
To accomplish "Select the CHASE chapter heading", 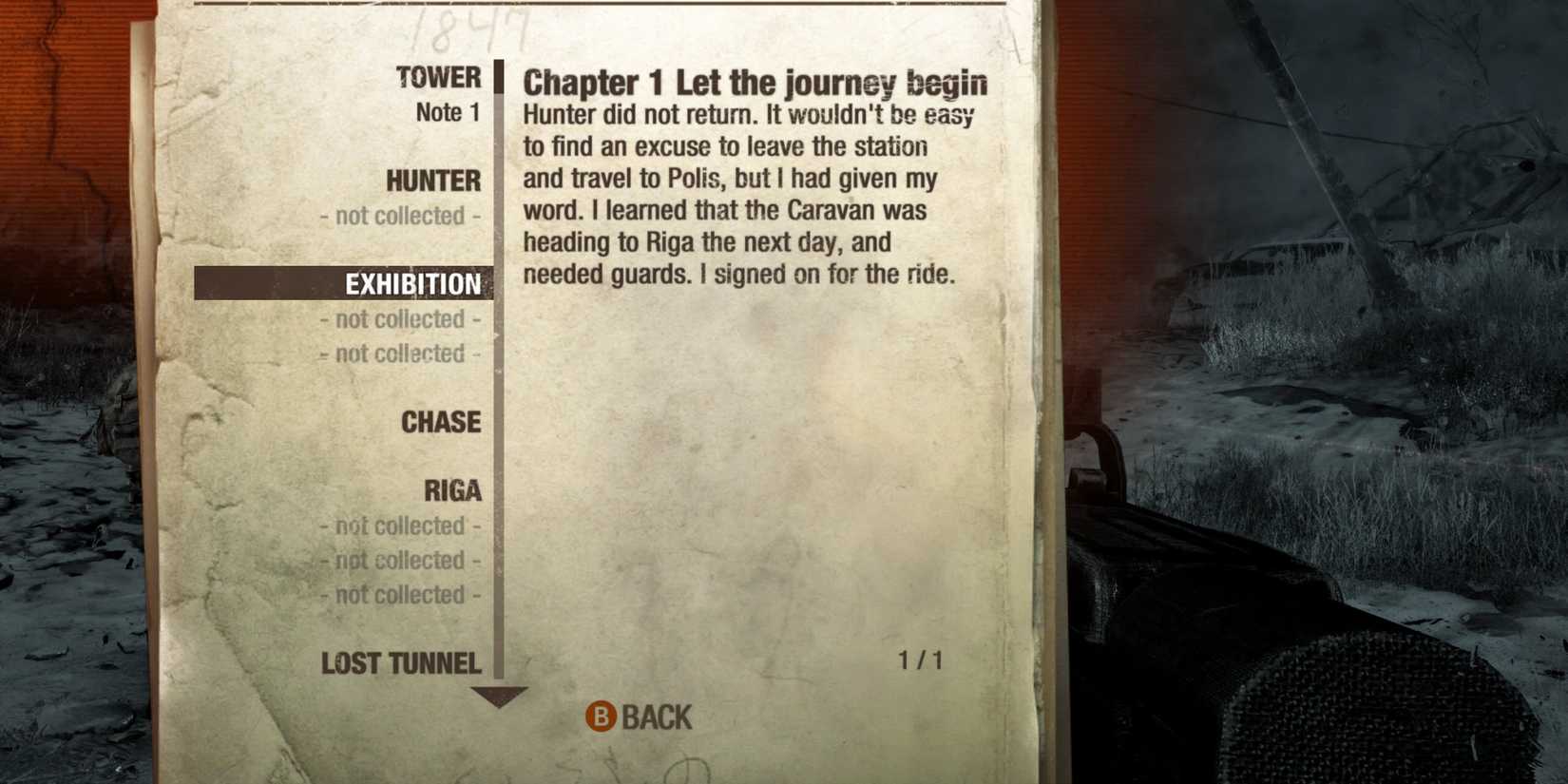I will [x=440, y=423].
